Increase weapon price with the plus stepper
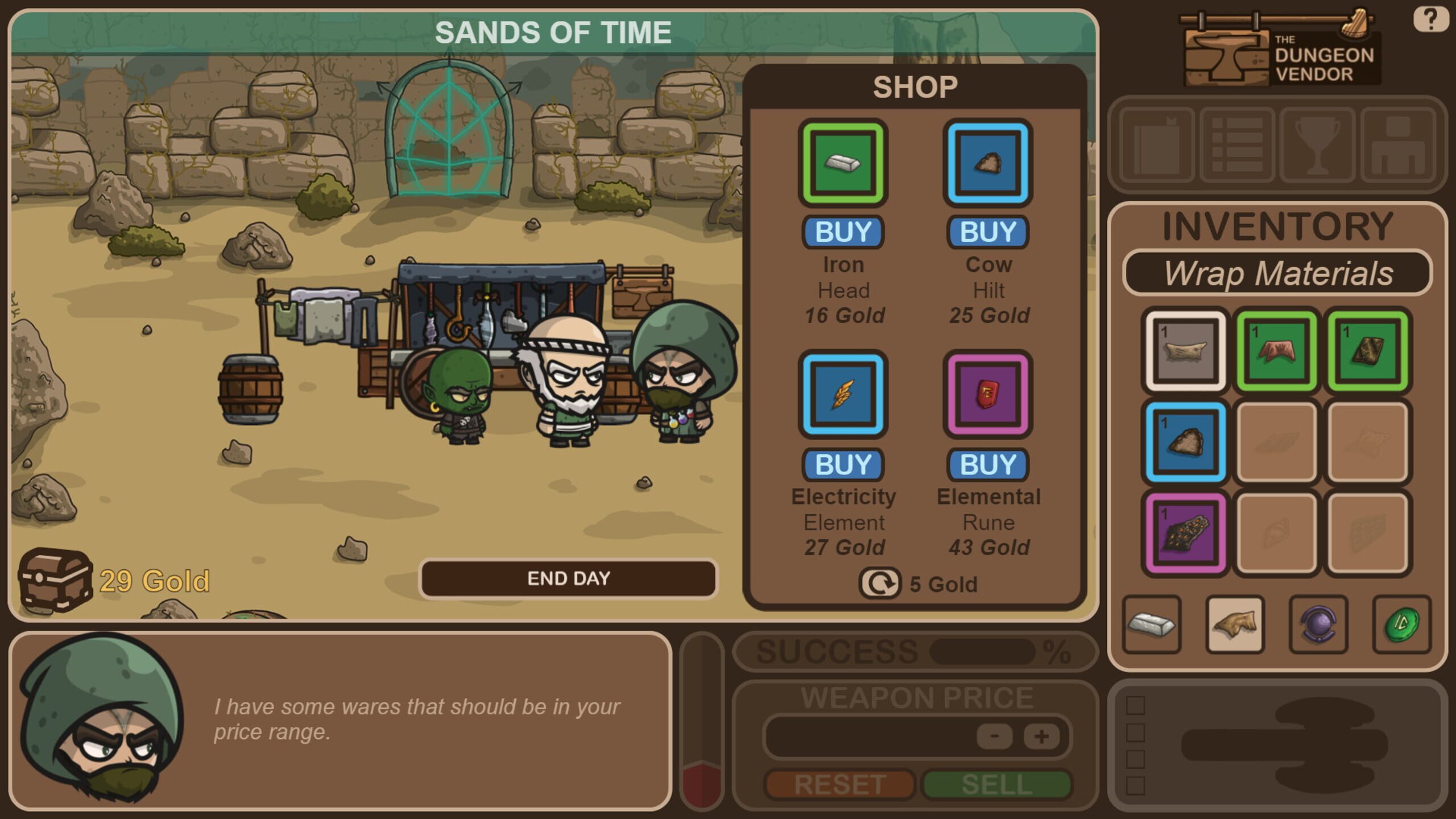Viewport: 1456px width, 819px height. click(x=1041, y=735)
